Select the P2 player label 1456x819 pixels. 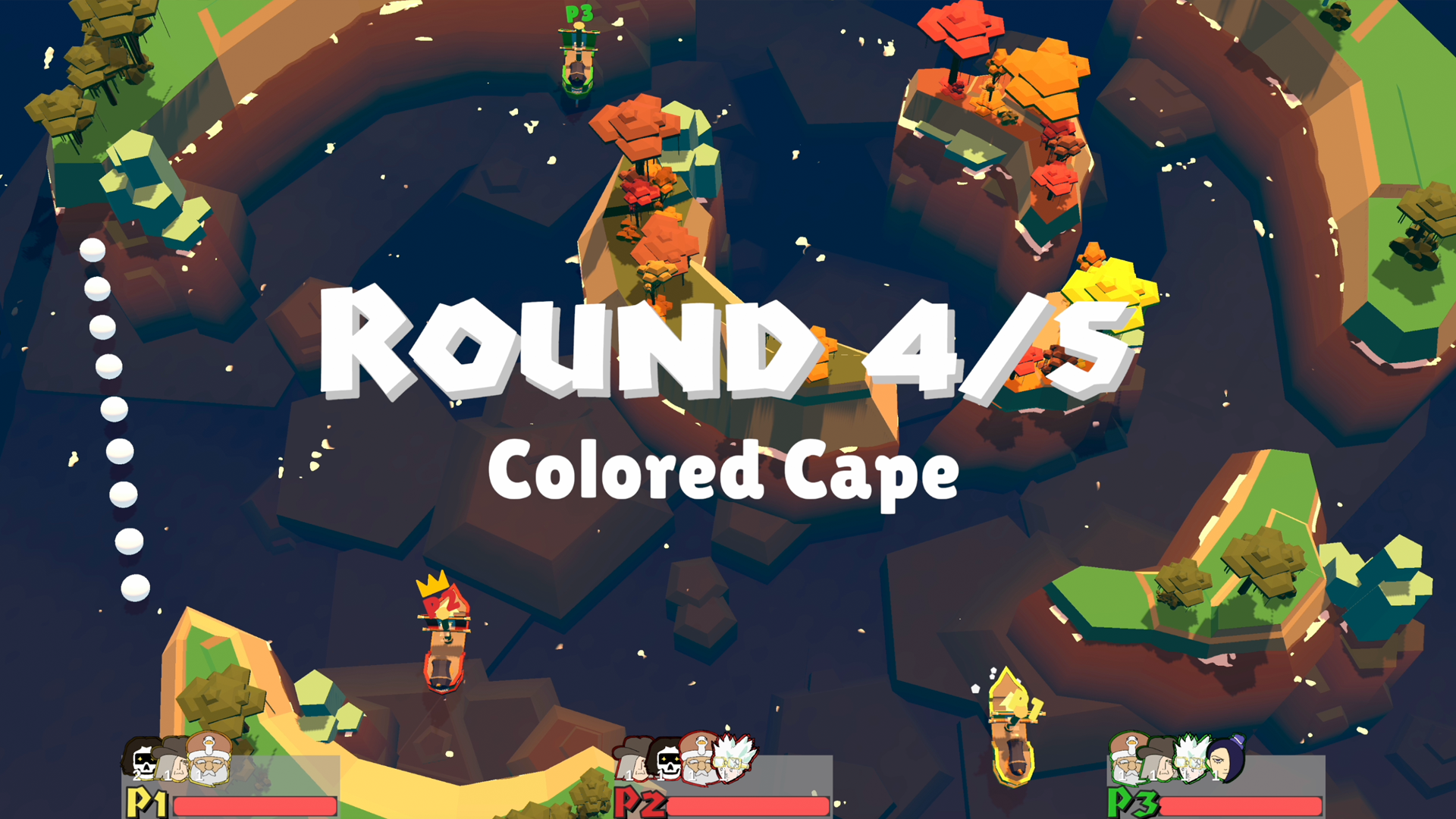(639, 805)
